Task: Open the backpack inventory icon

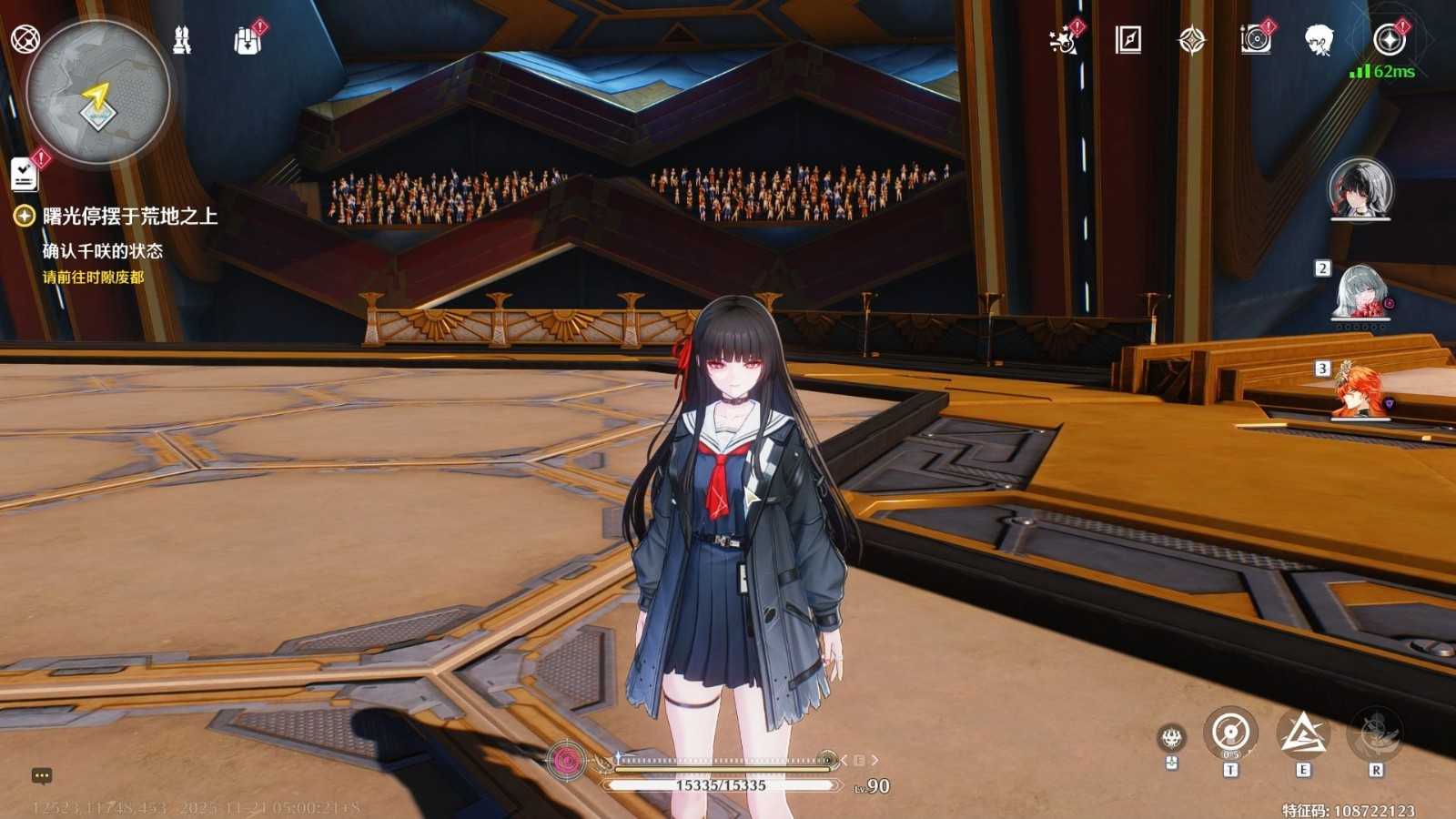Action: 247,40
